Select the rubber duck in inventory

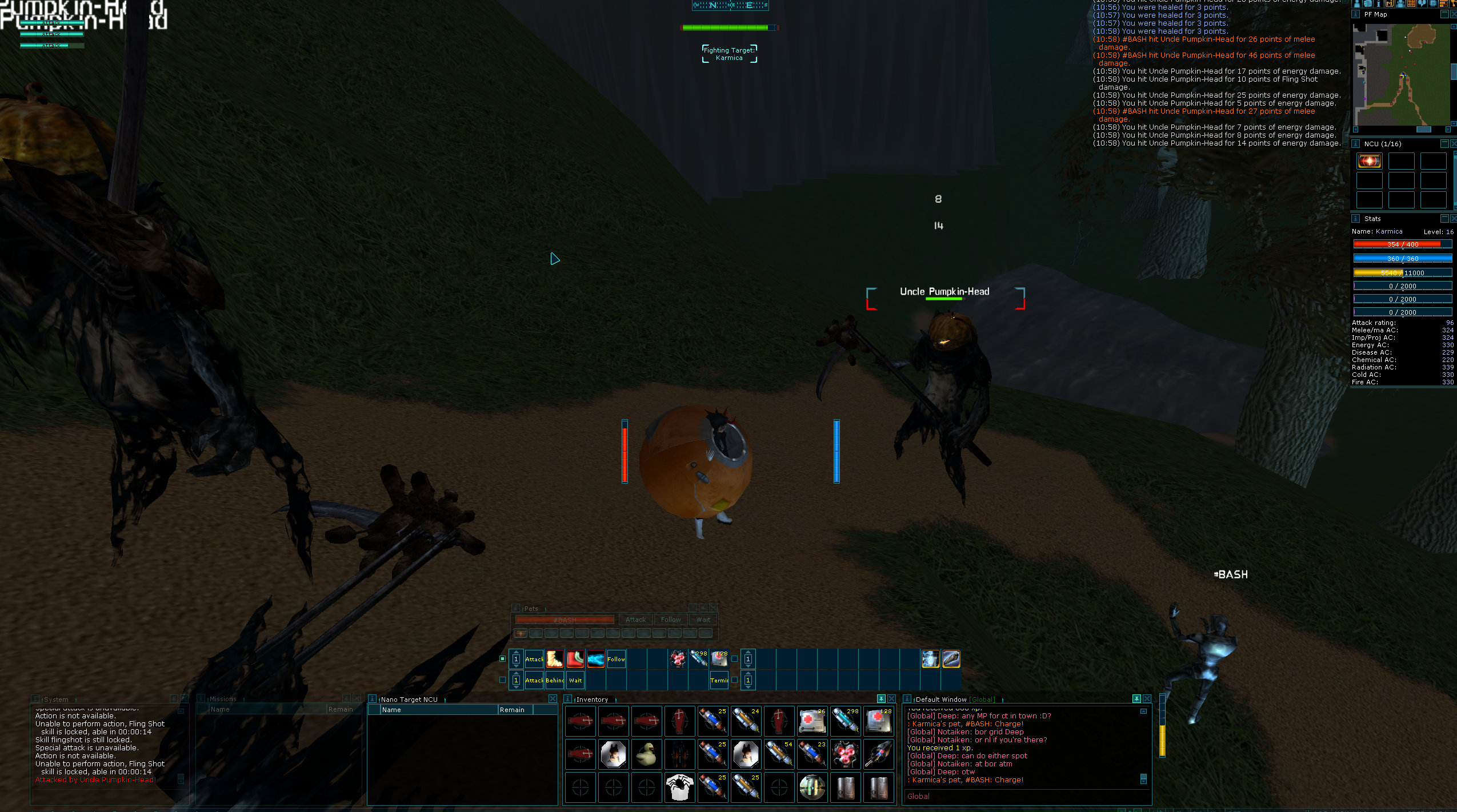[646, 754]
